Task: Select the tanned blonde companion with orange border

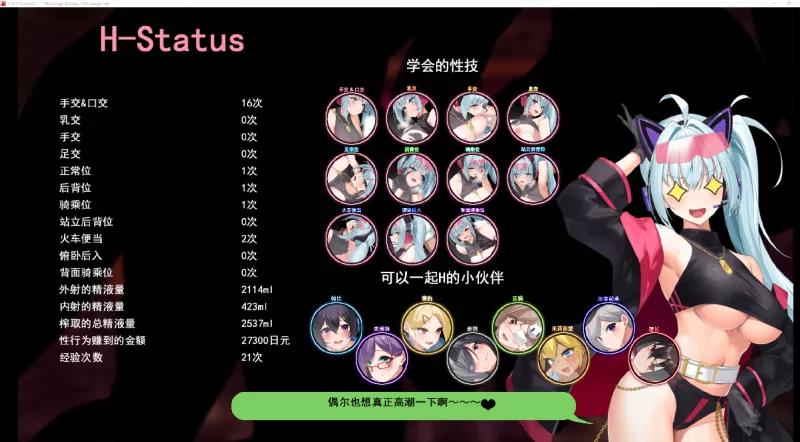Action: tap(562, 357)
